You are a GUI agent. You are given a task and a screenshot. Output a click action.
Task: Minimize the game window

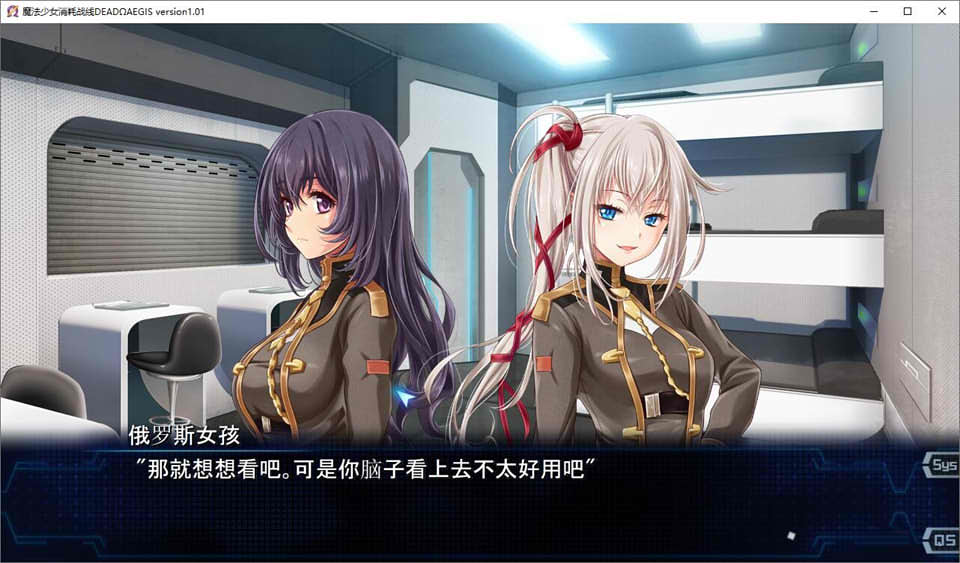point(879,11)
